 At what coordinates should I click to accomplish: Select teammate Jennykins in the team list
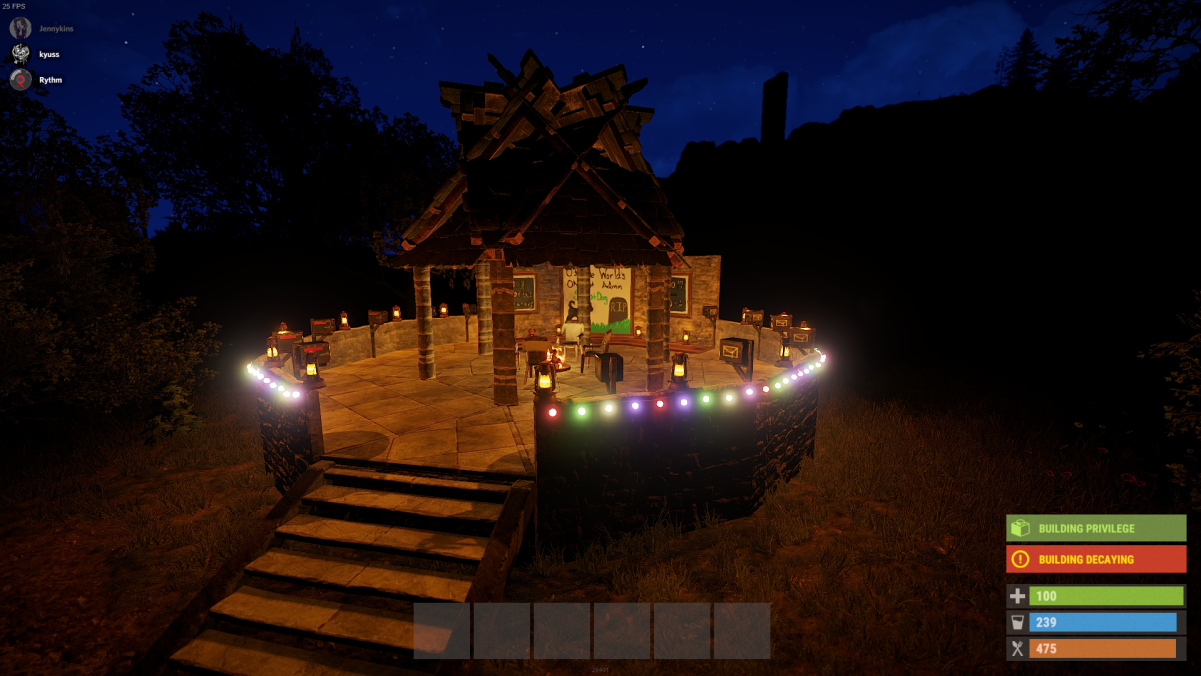click(x=55, y=29)
